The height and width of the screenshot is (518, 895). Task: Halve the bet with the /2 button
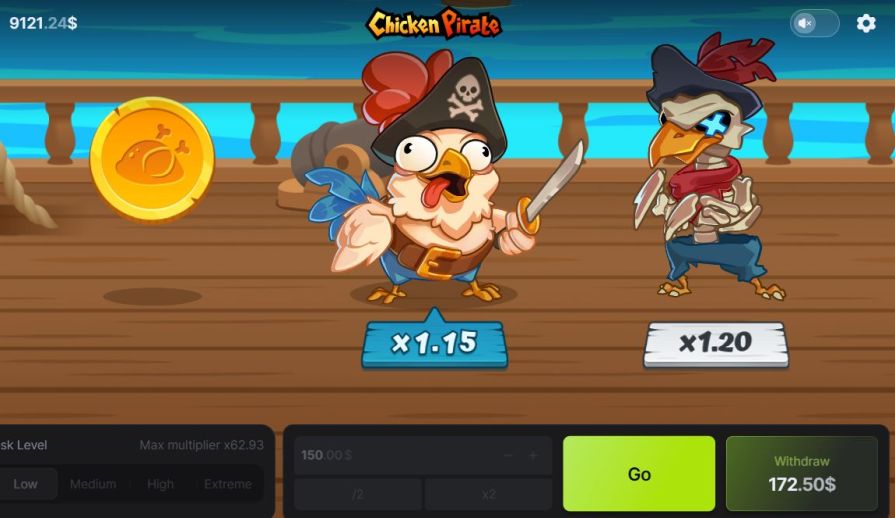click(358, 494)
